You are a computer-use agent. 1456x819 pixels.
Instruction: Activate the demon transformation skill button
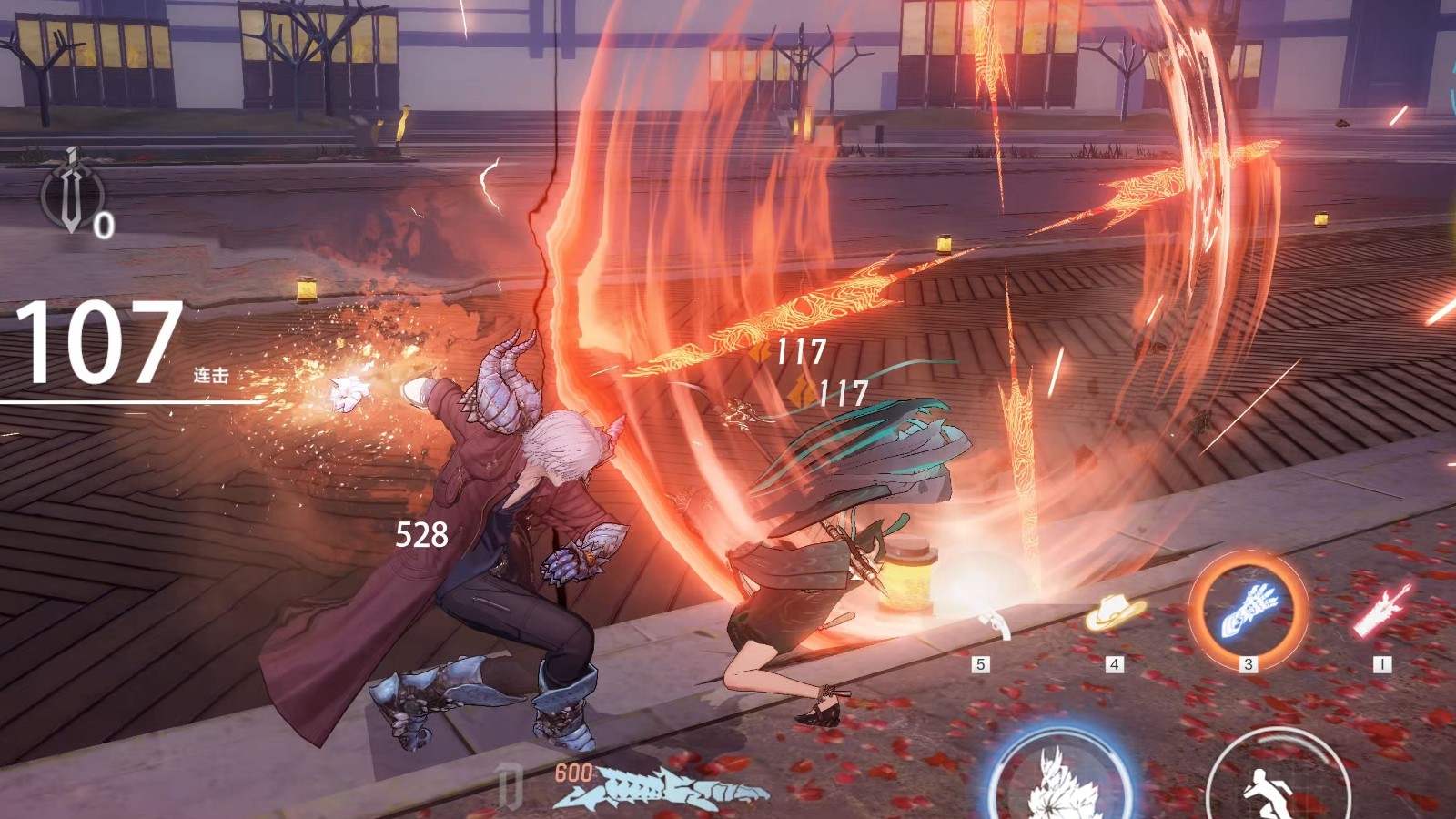[1060, 781]
